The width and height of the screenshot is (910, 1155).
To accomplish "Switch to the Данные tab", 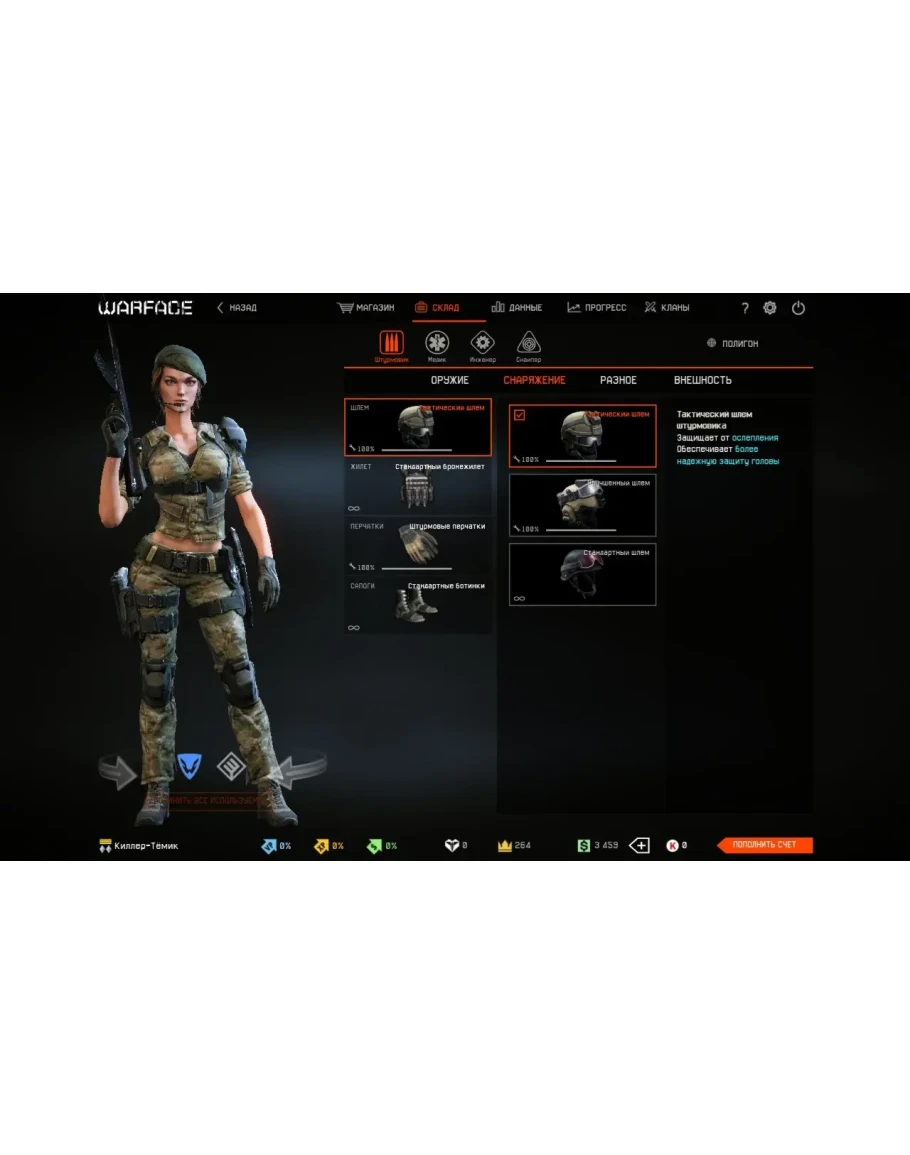I will click(x=517, y=308).
